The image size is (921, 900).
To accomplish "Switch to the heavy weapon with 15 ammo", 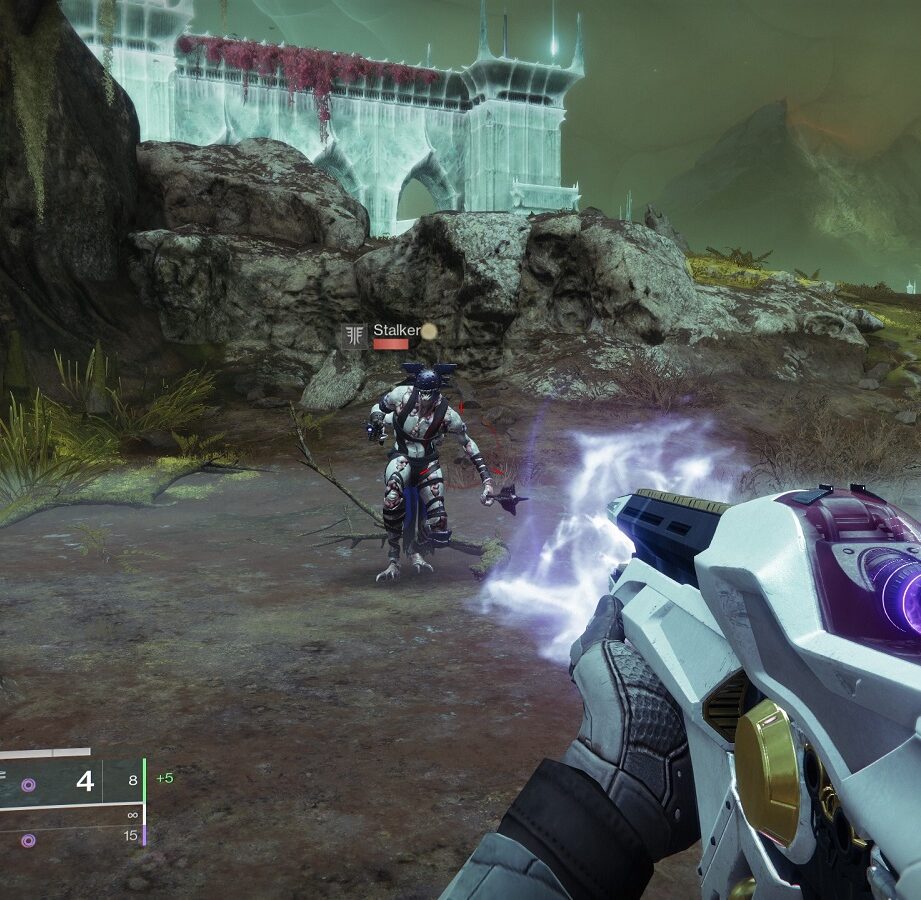I will tap(70, 837).
